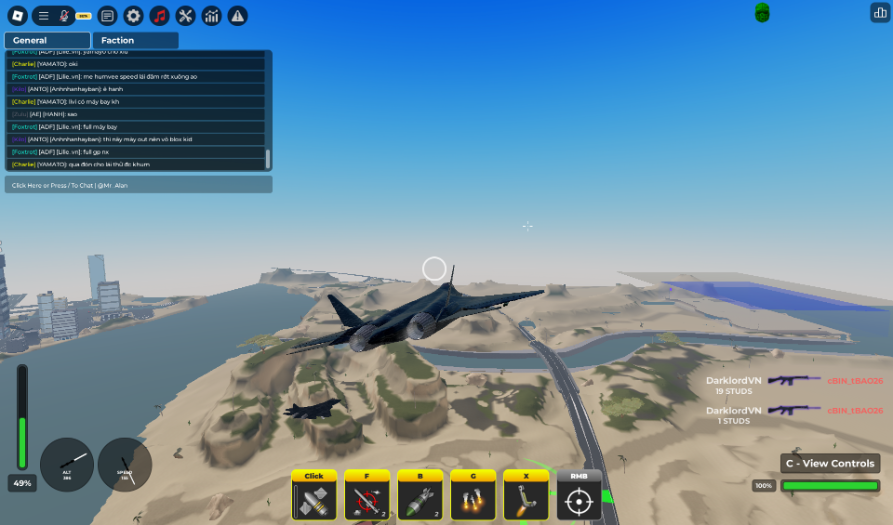Select the cannon shells weapon slot
This screenshot has width=893, height=525.
314,499
